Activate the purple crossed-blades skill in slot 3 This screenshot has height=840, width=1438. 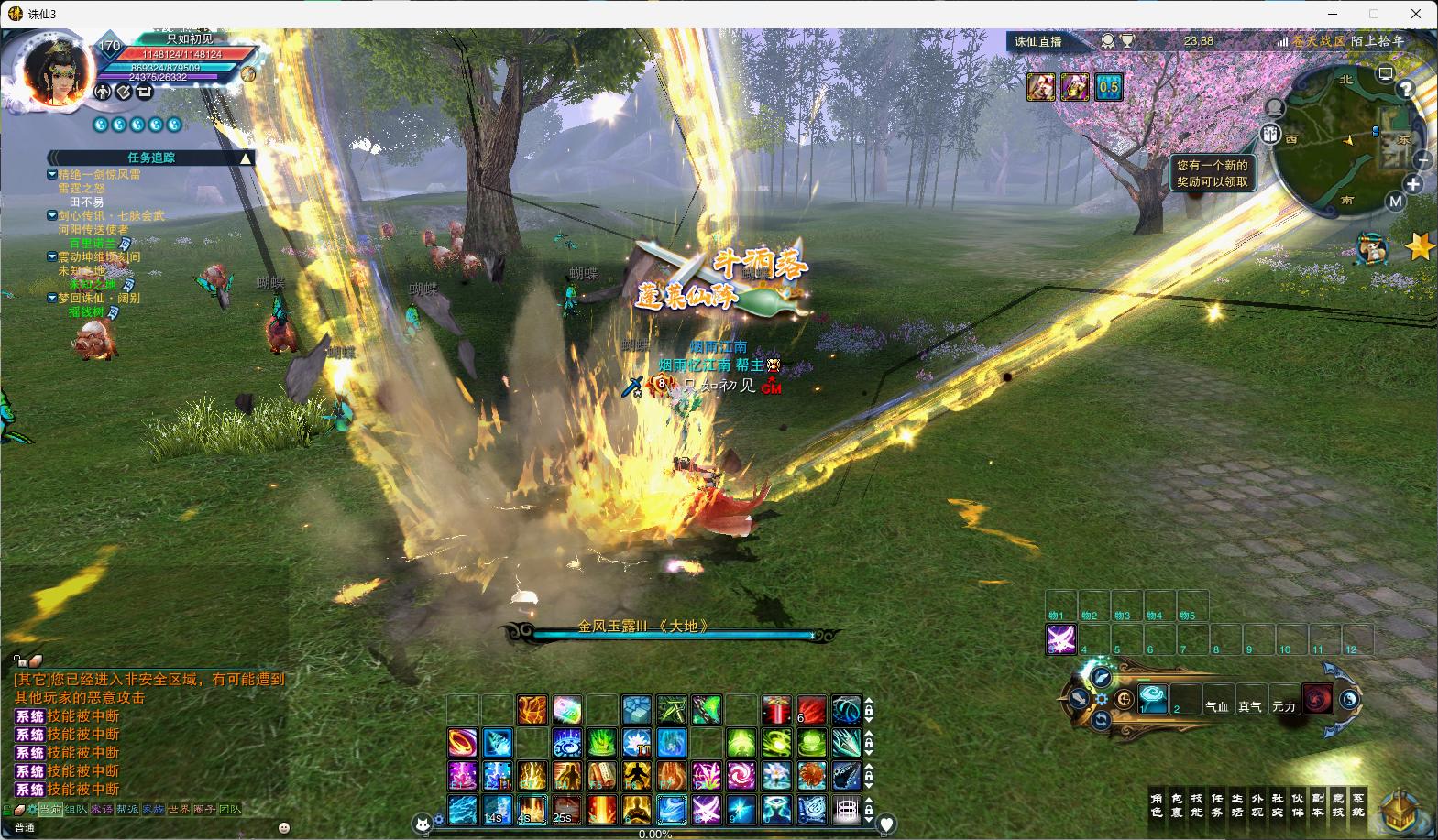(1060, 639)
